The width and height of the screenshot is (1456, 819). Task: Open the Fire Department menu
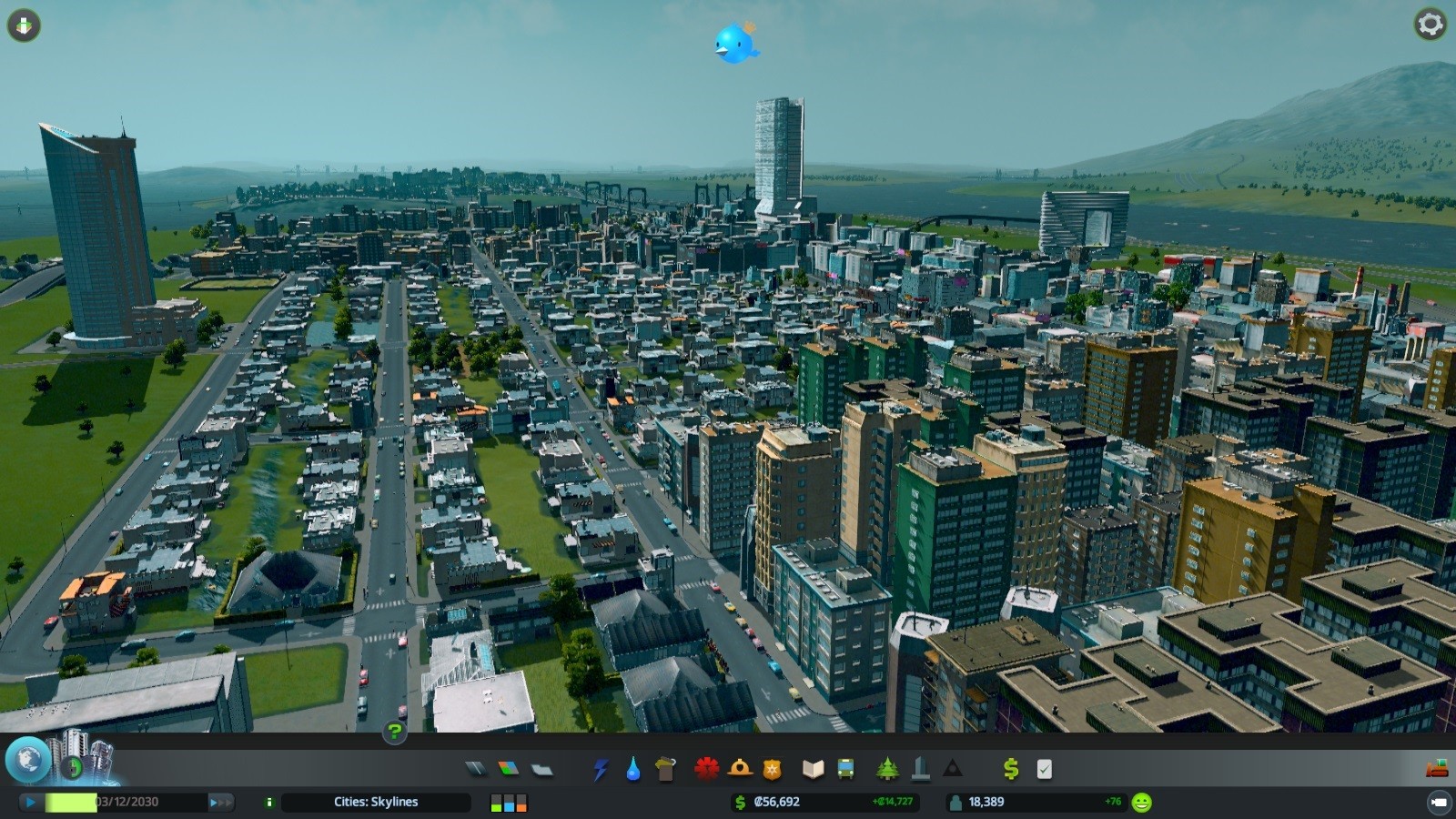pyautogui.click(x=740, y=769)
